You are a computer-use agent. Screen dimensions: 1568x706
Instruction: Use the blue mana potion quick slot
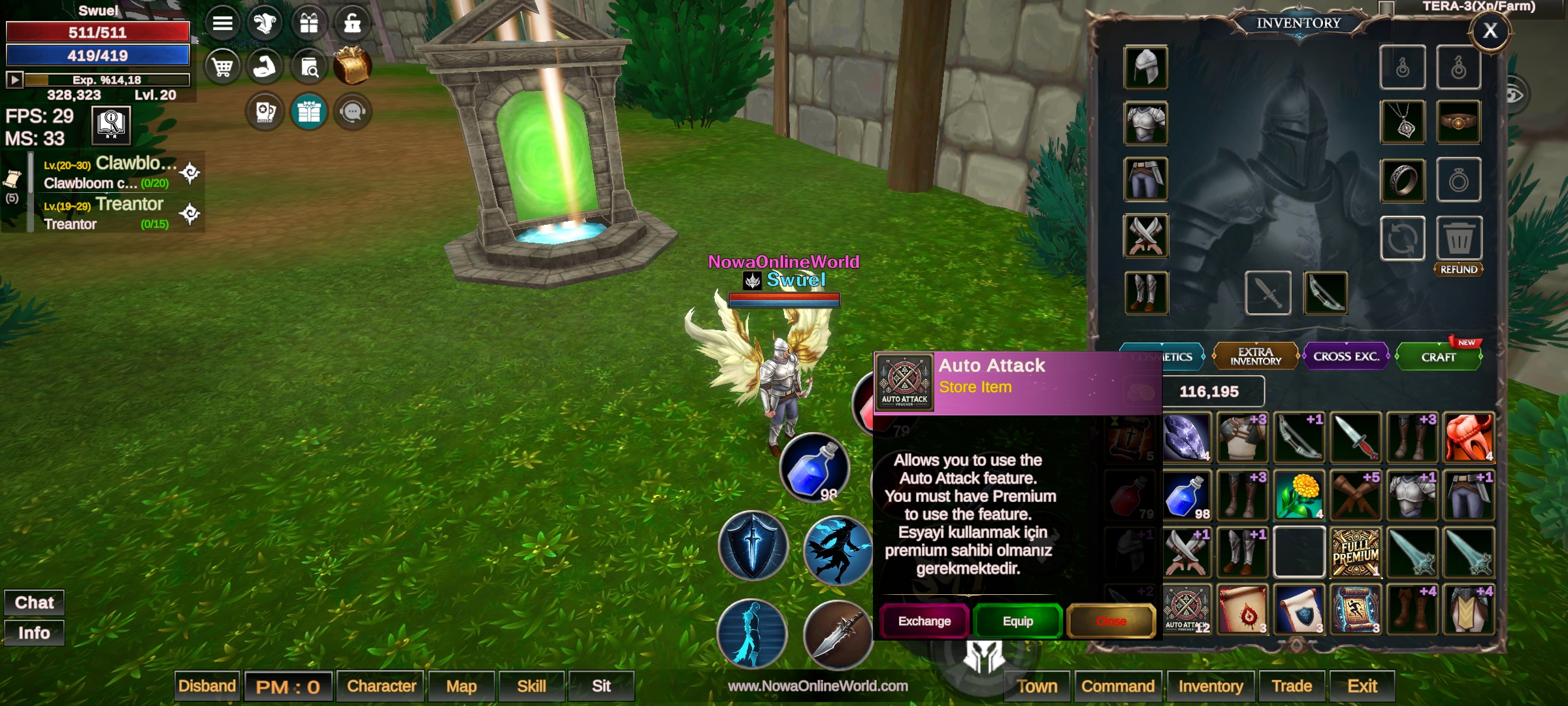(x=814, y=468)
